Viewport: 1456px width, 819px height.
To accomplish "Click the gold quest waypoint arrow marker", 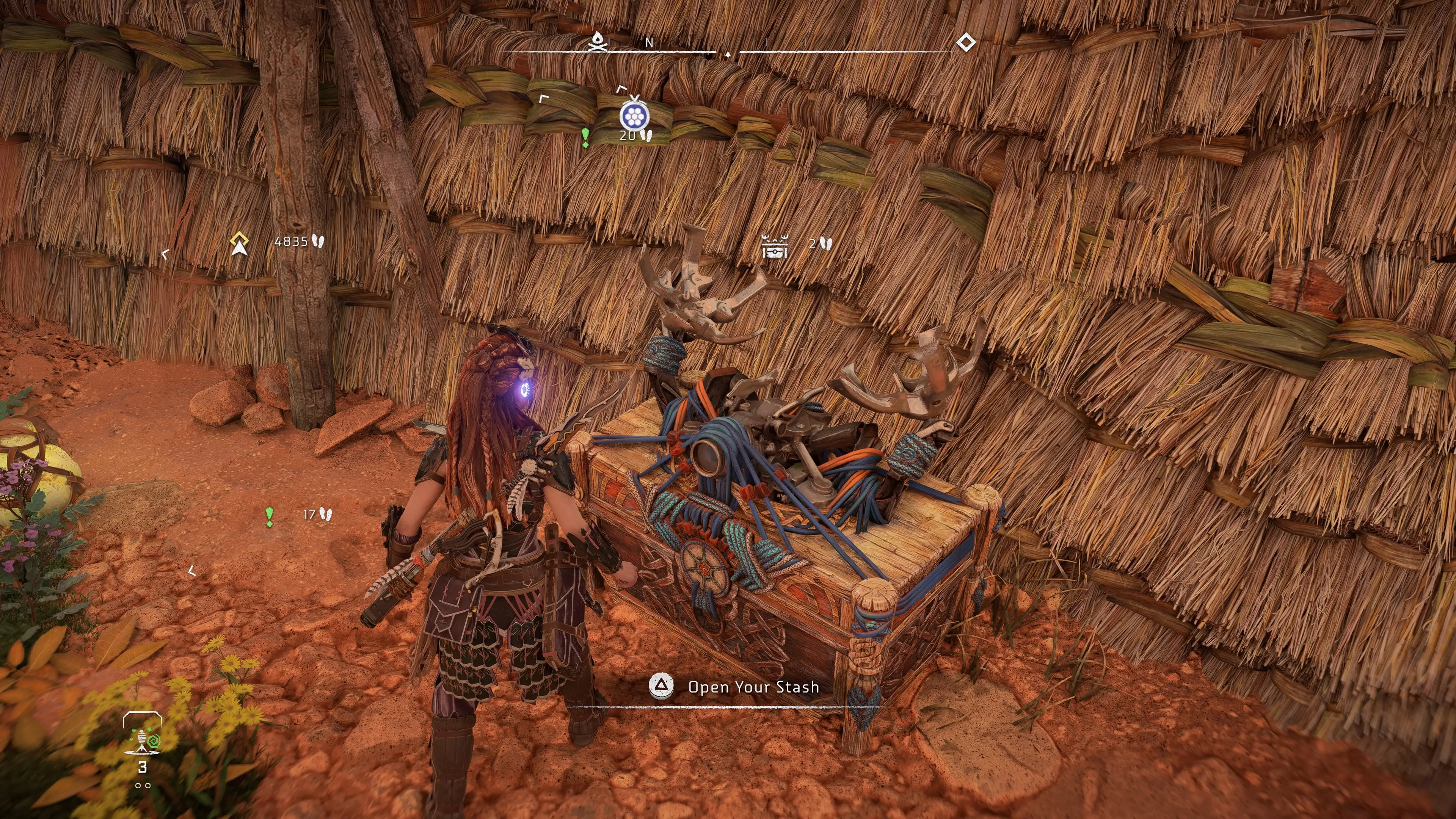I will [240, 243].
